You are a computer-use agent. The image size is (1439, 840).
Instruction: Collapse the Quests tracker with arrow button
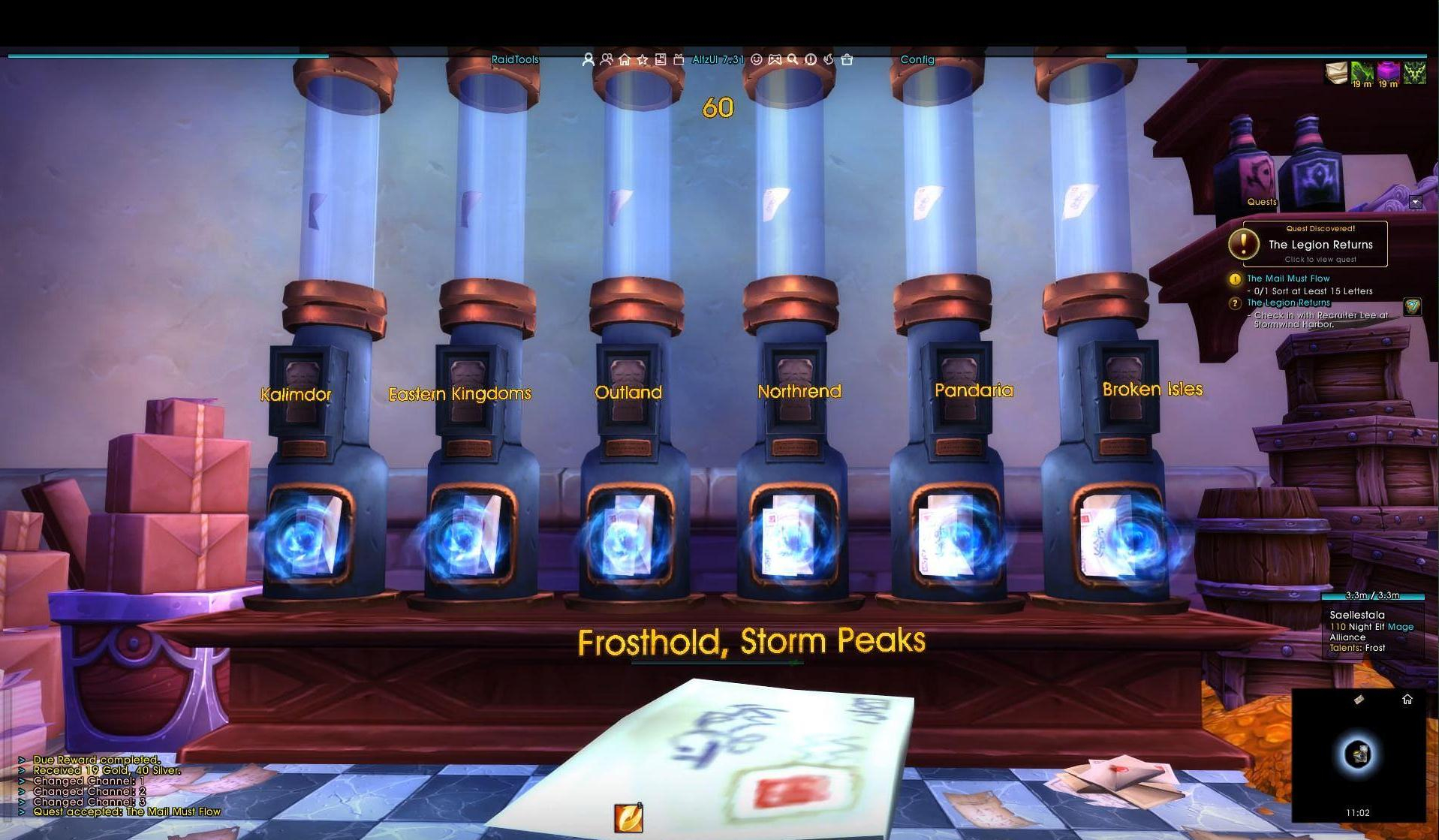coord(1415,202)
